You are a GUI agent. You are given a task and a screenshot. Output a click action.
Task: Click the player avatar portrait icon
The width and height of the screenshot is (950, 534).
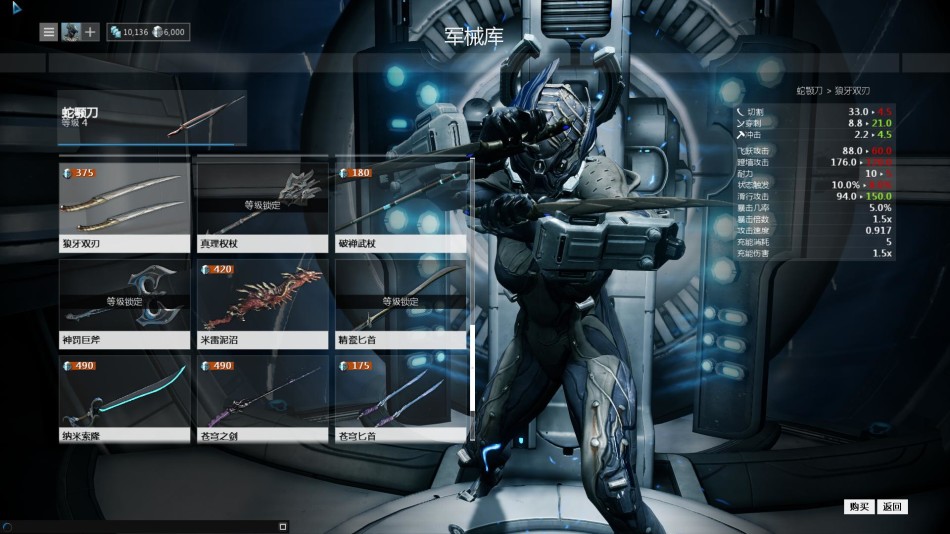(x=70, y=32)
